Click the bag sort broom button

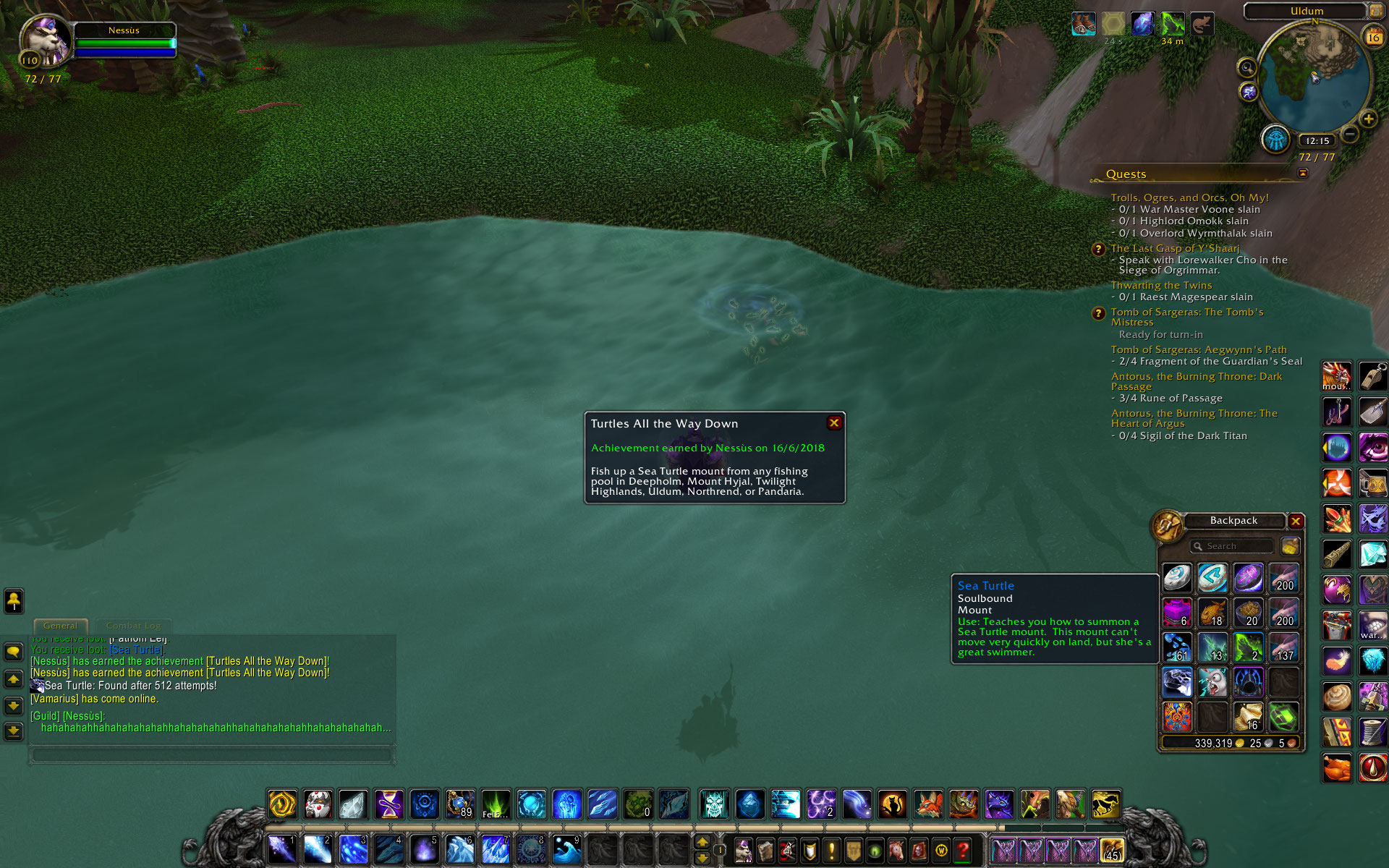(1290, 546)
